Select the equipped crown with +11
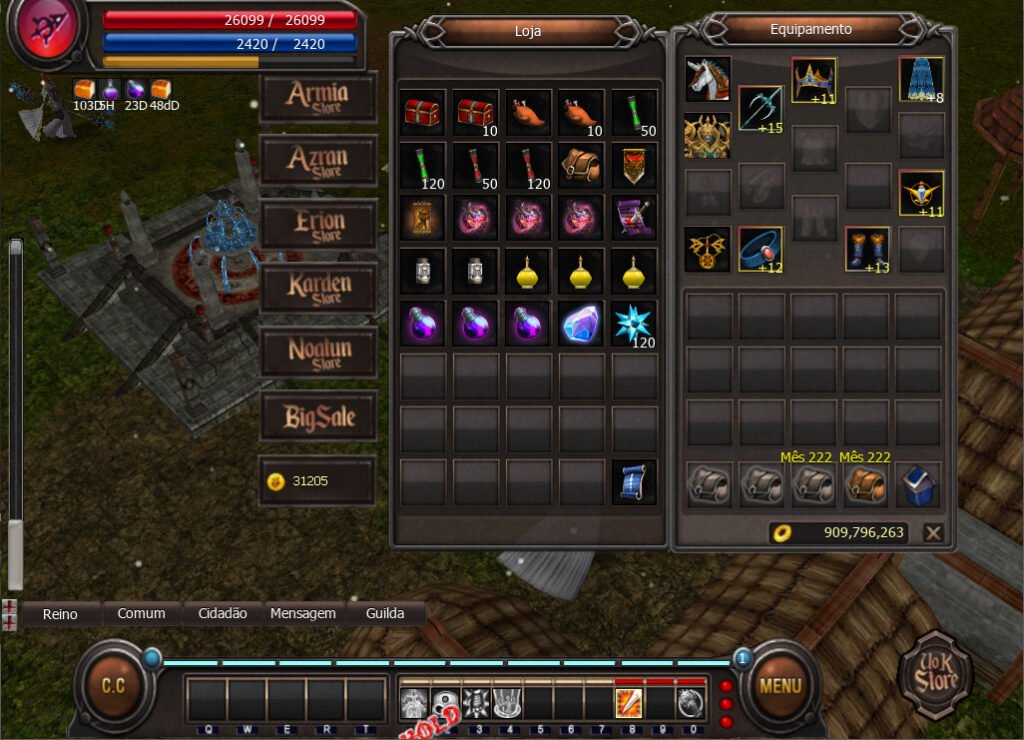Screen dimensions: 1024x740 [814, 80]
